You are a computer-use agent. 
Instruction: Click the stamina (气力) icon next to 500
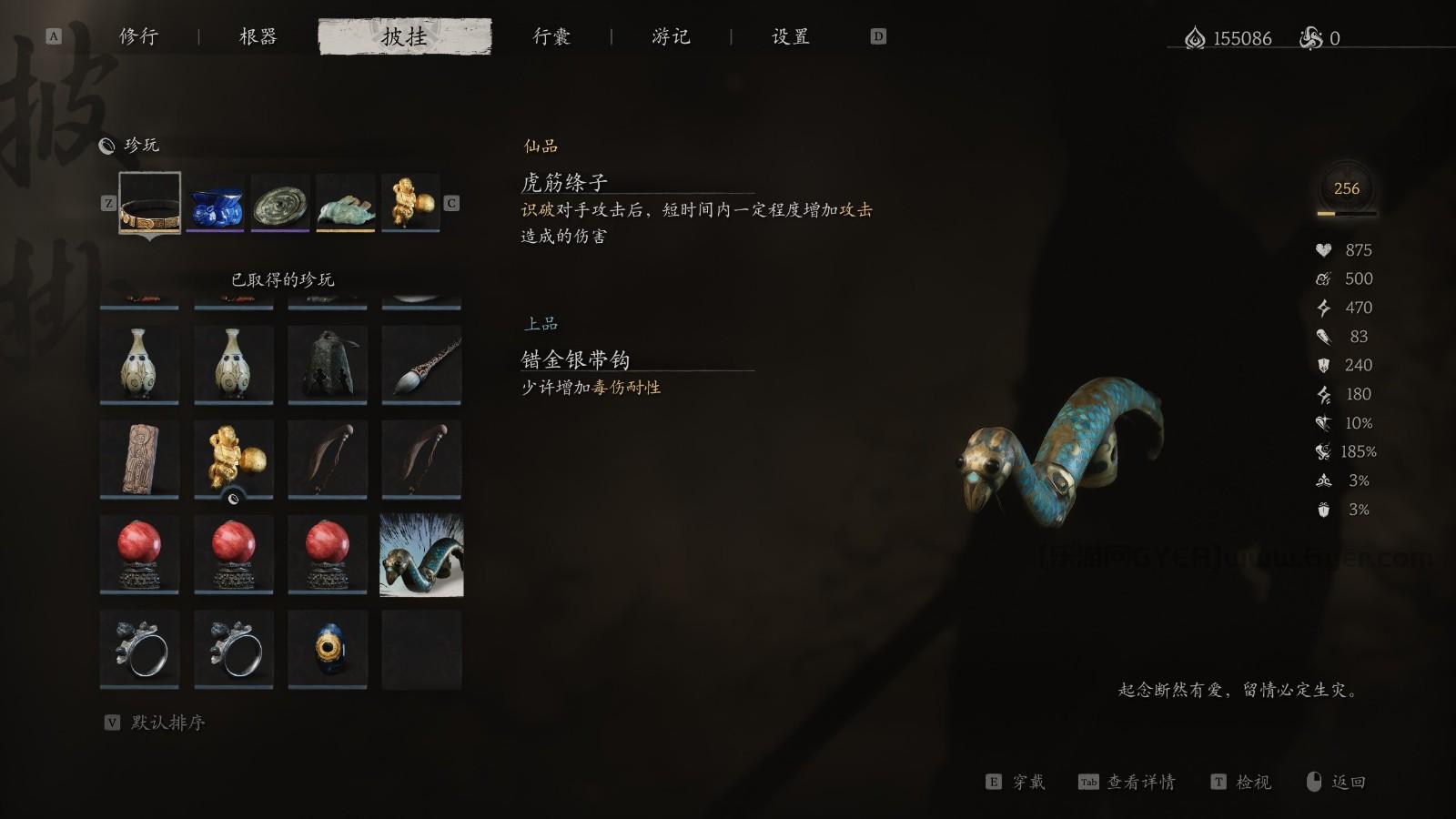[1325, 278]
